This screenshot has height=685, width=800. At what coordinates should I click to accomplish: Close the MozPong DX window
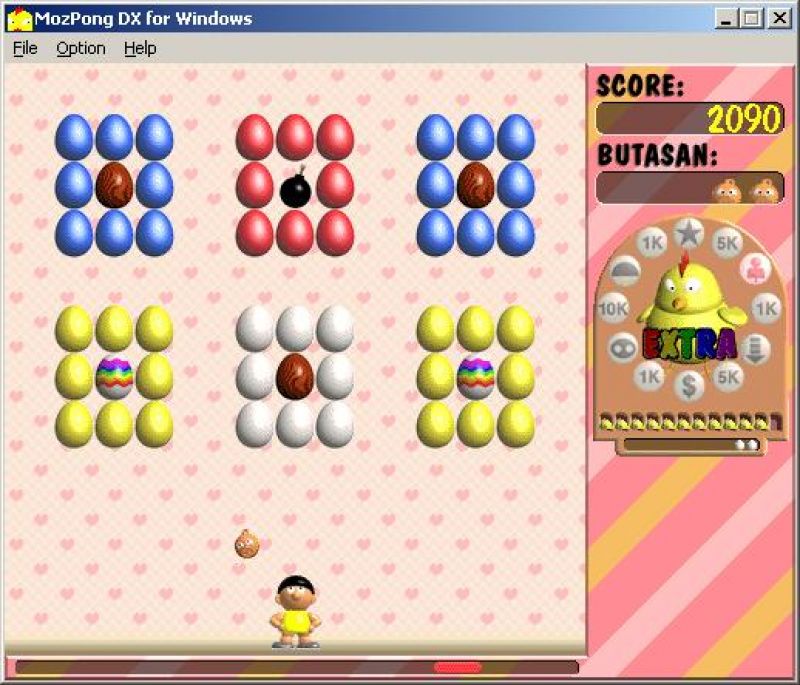pos(778,18)
